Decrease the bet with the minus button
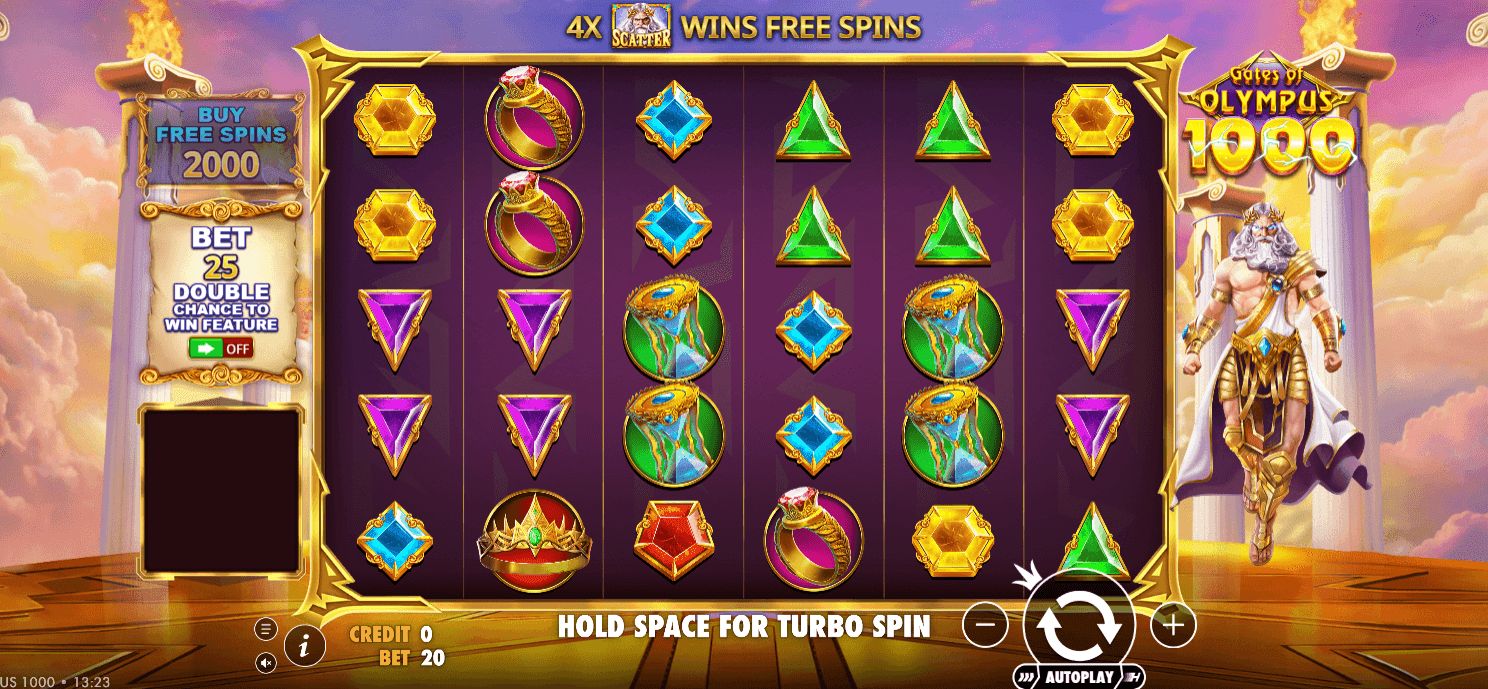The image size is (1488, 689). point(985,625)
